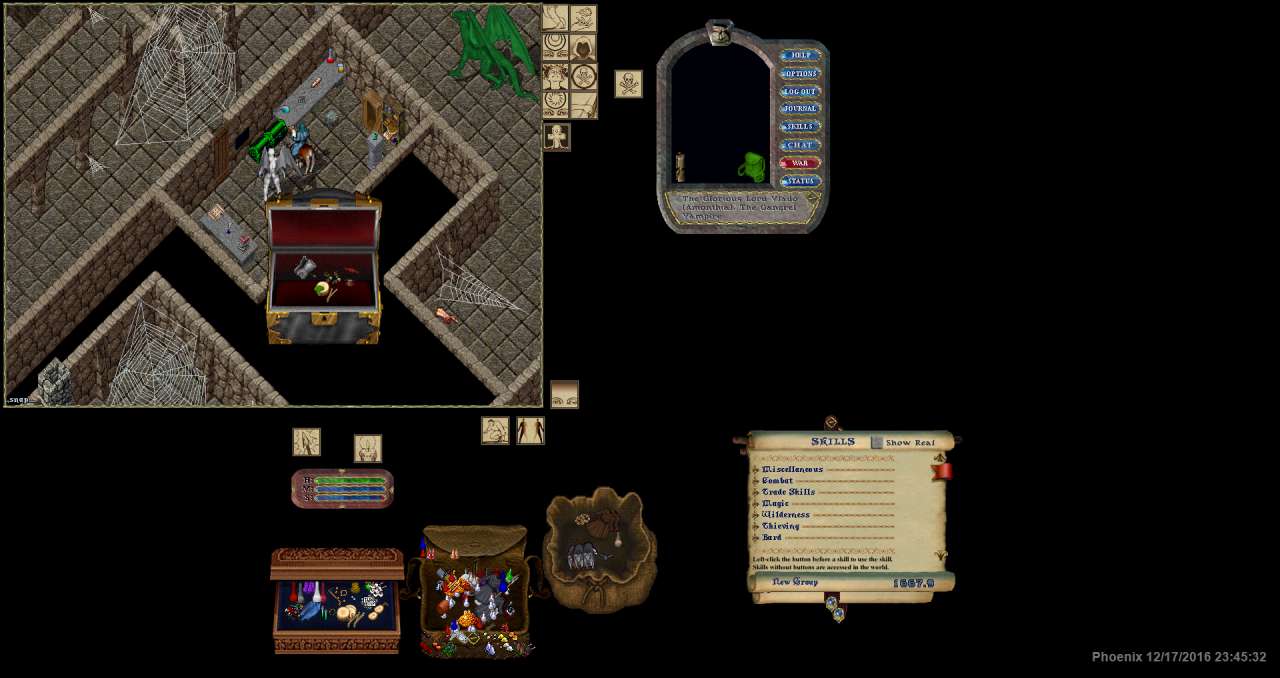Expand the Combat skill group
1280x678 pixels.
point(756,481)
